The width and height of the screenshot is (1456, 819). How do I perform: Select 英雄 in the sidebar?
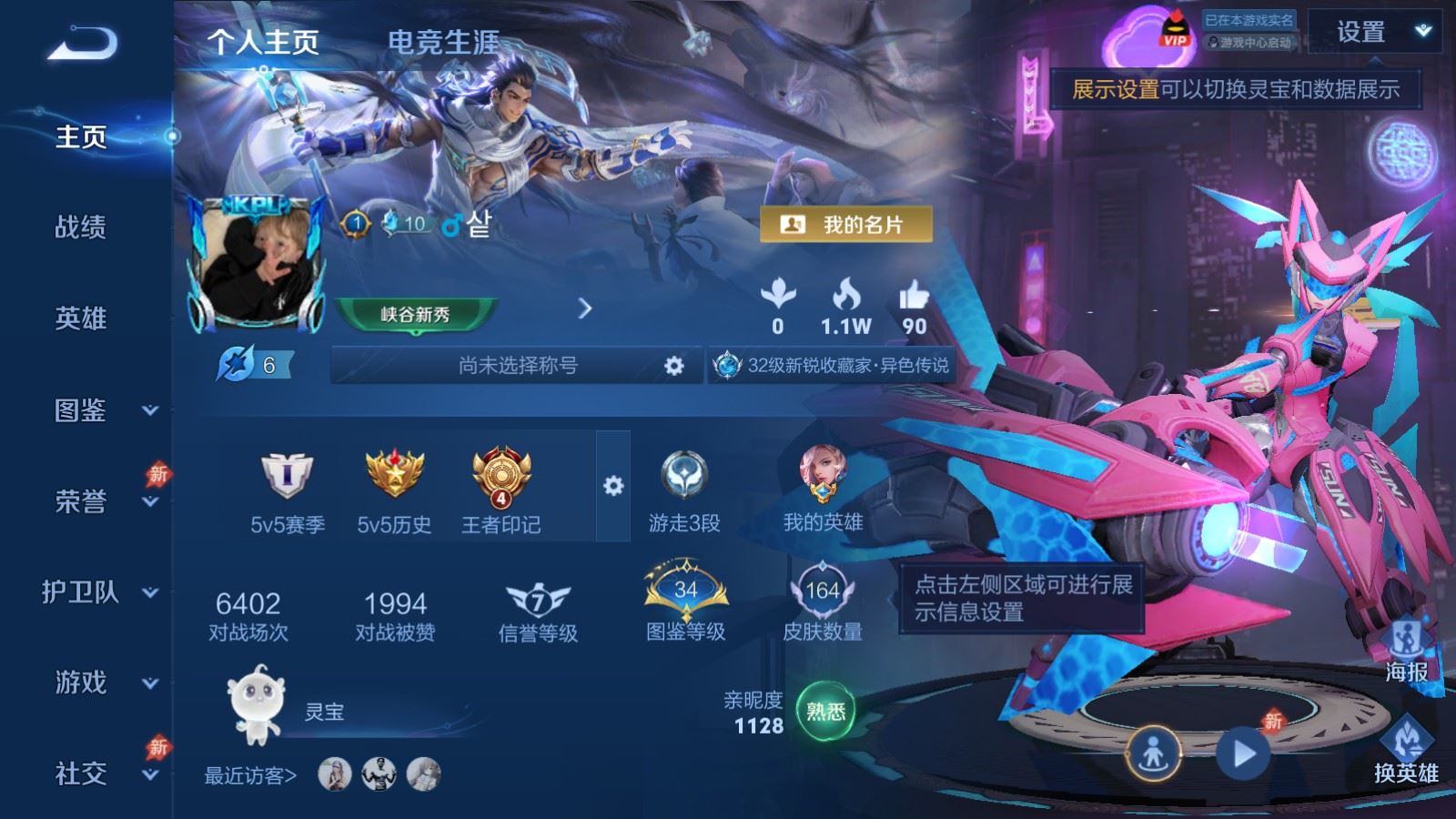[x=80, y=318]
